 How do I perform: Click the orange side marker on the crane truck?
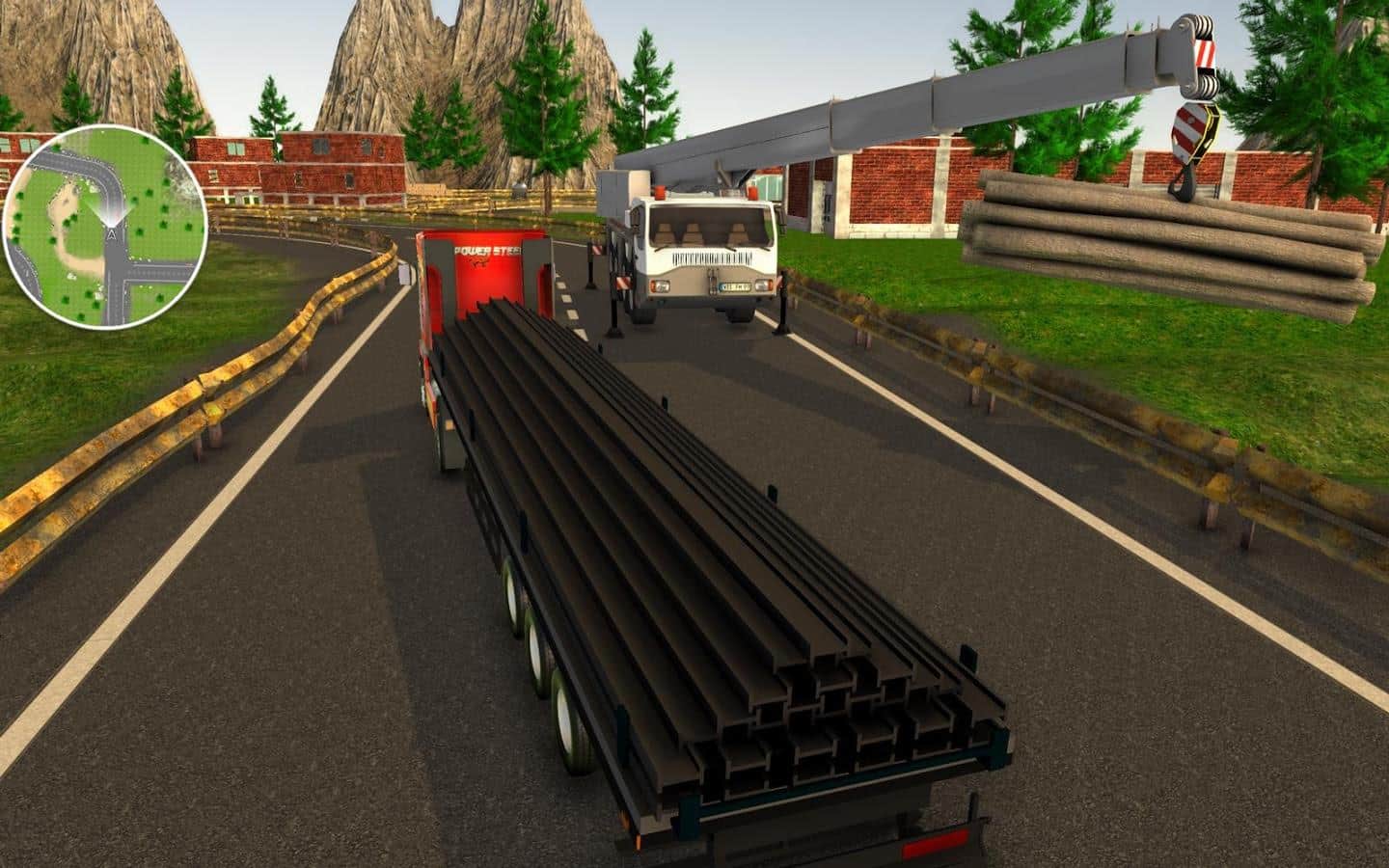tap(660, 192)
